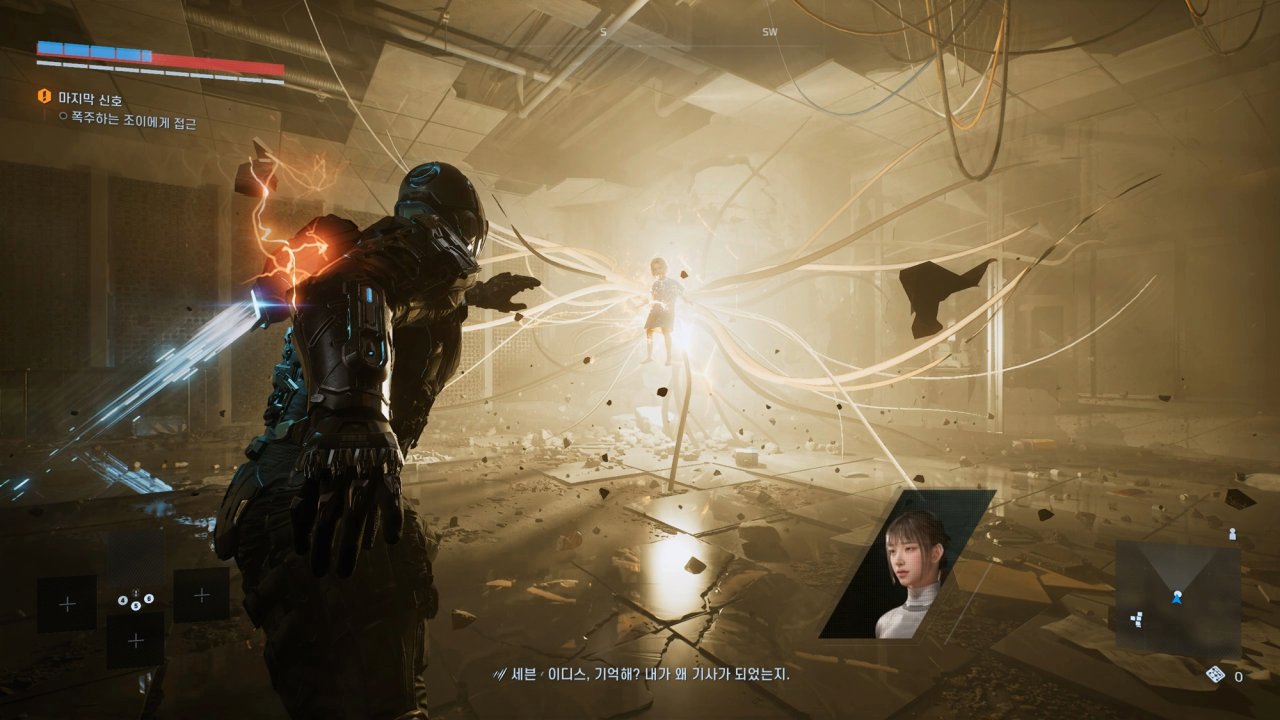Select skill pip number 4

tap(123, 599)
